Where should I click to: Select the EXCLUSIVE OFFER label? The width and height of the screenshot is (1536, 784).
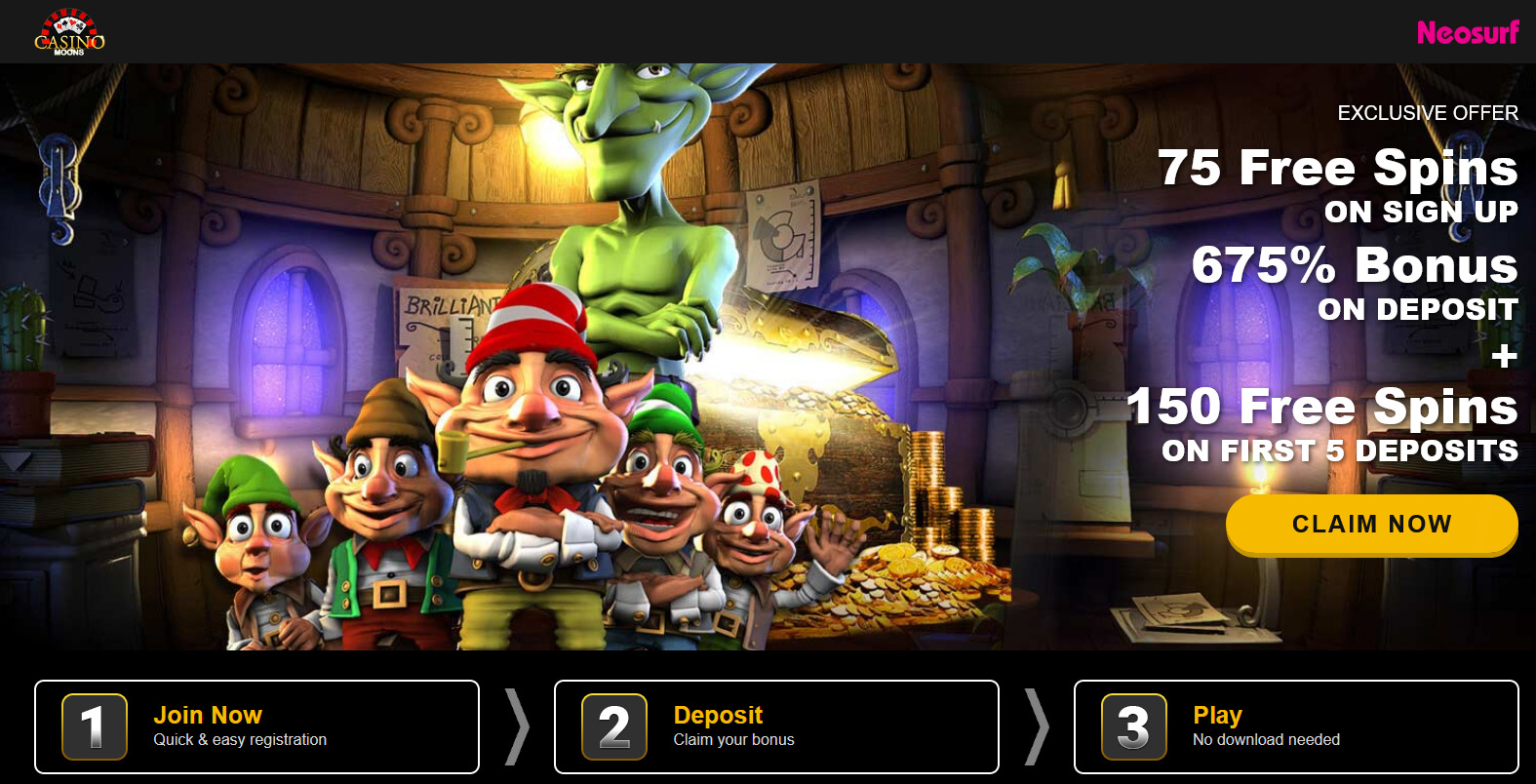1429,112
